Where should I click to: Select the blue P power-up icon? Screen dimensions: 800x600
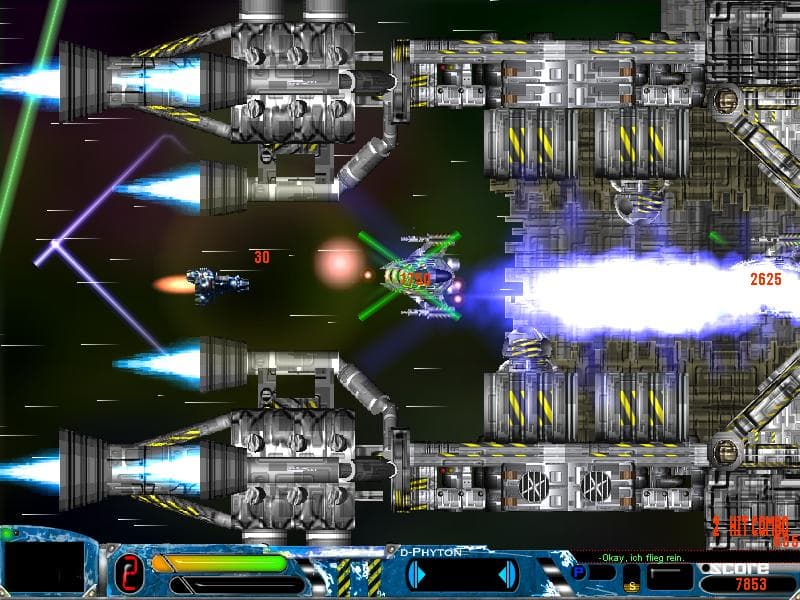[578, 572]
